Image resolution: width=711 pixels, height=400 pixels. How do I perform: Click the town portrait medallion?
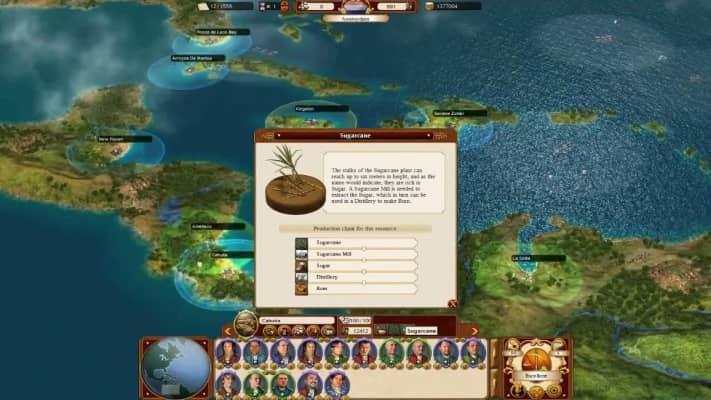tap(245, 322)
